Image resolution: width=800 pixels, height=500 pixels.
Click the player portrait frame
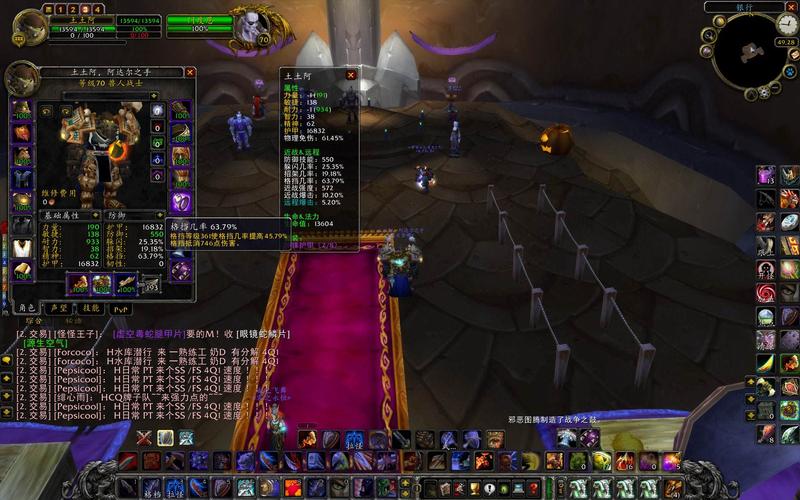point(30,29)
